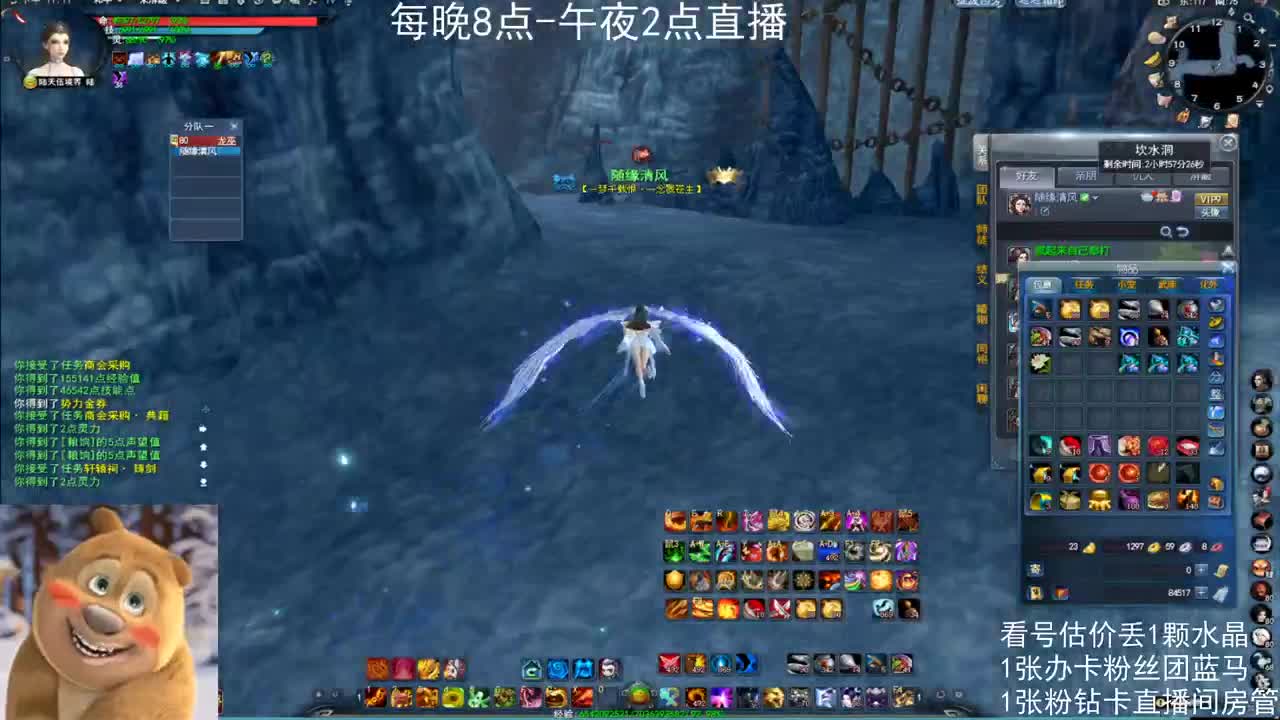Switch to the 任务 tab in the bag window
1280x720 pixels.
coord(1086,285)
